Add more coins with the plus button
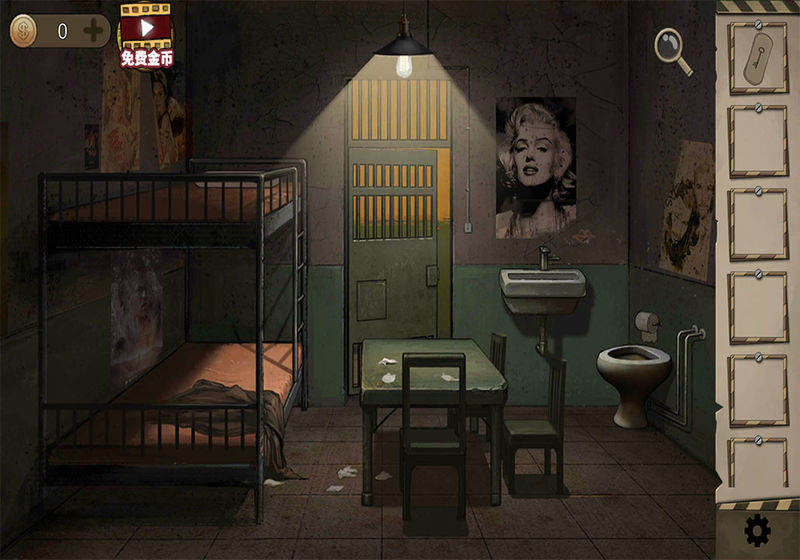800x560 pixels. point(93,31)
